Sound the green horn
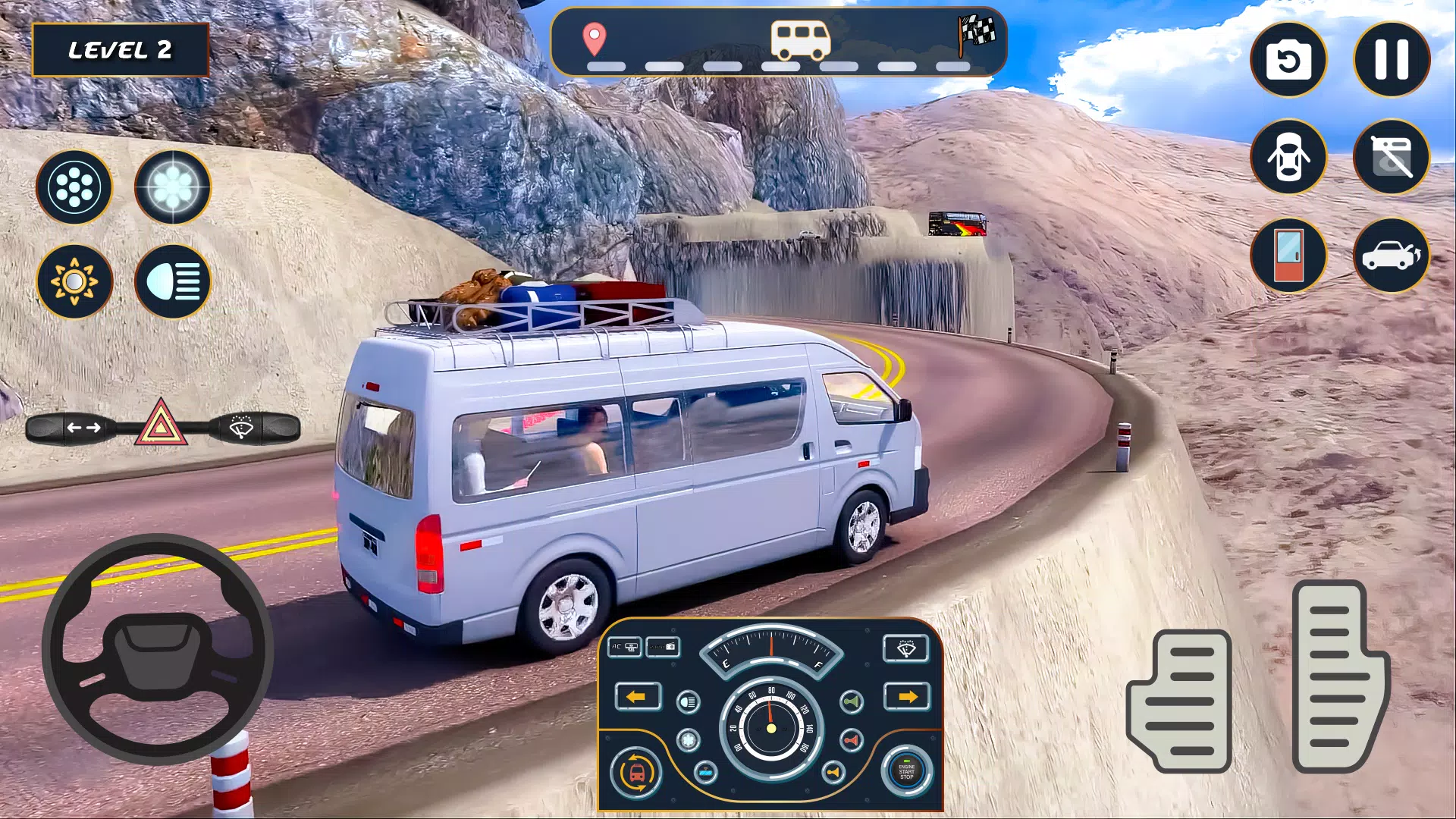This screenshot has width=1456, height=819. 852,701
